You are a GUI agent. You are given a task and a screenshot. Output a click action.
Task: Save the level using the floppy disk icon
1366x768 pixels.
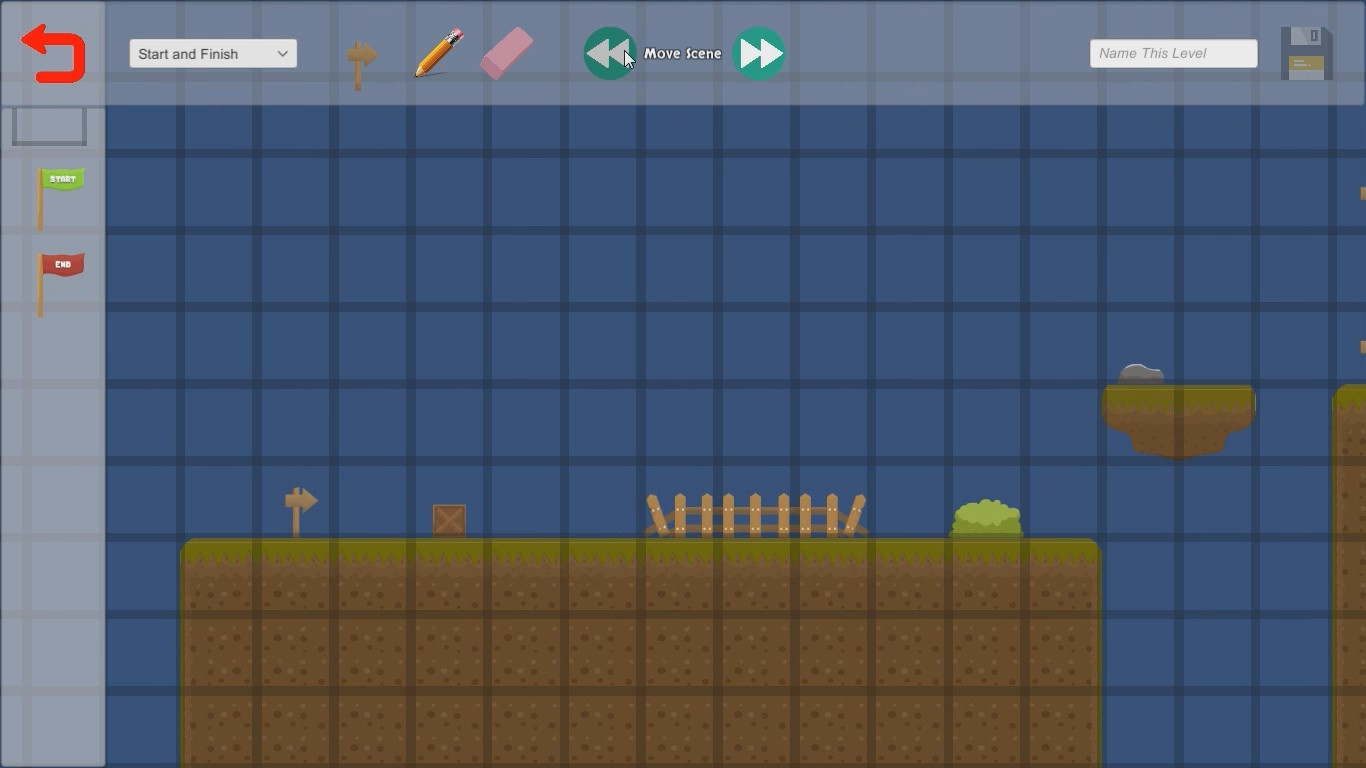click(1305, 52)
